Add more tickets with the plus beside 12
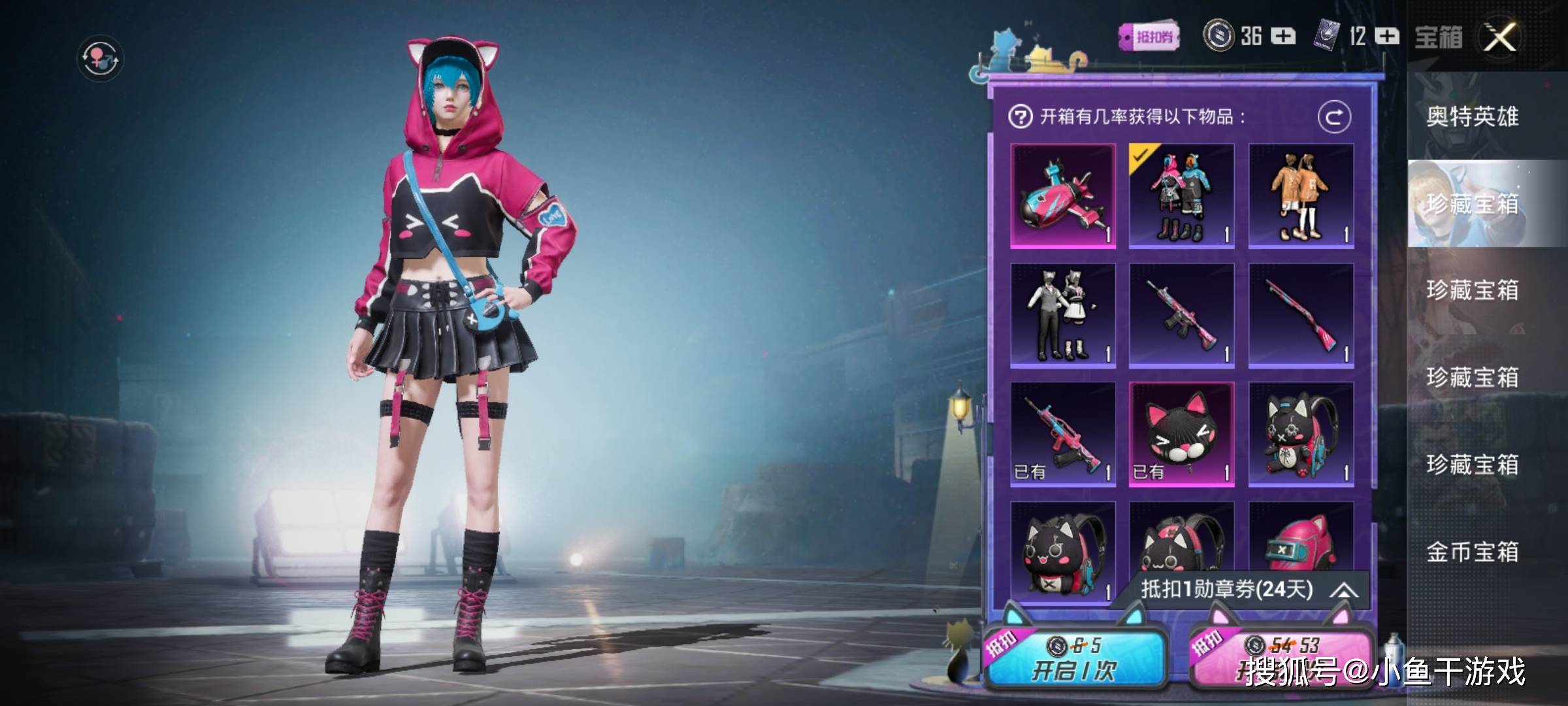This screenshot has height=706, width=1568. point(1387,36)
